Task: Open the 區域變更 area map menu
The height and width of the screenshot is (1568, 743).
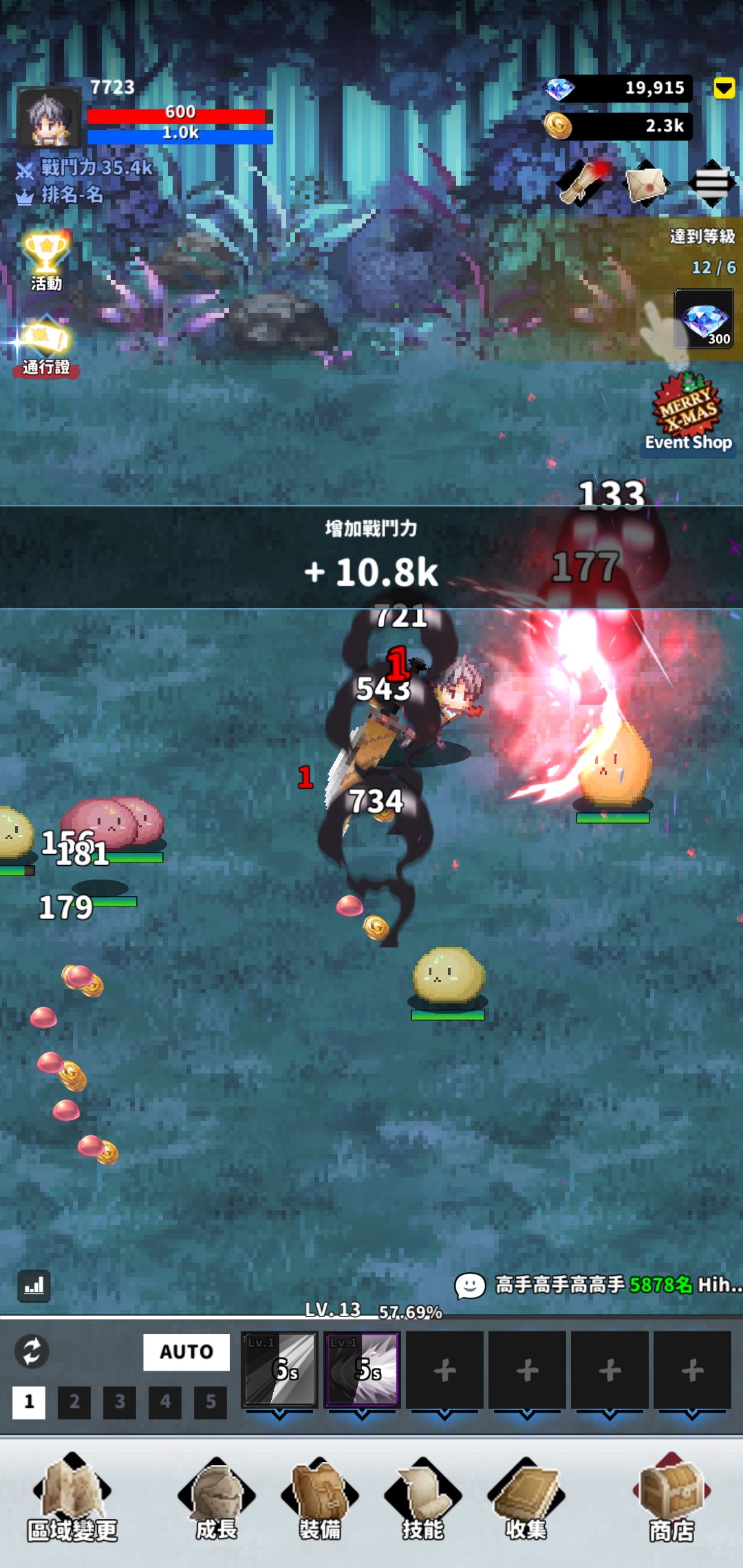Action: [x=72, y=1498]
